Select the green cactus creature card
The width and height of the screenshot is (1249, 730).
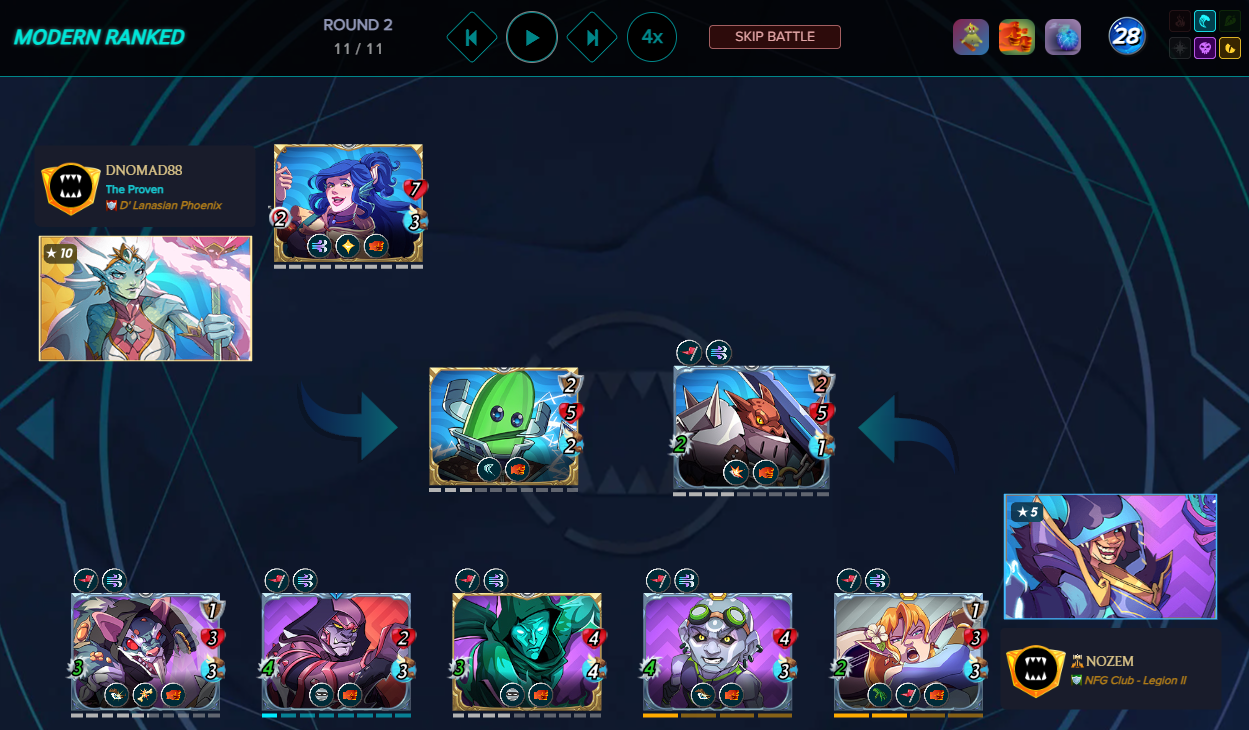503,427
